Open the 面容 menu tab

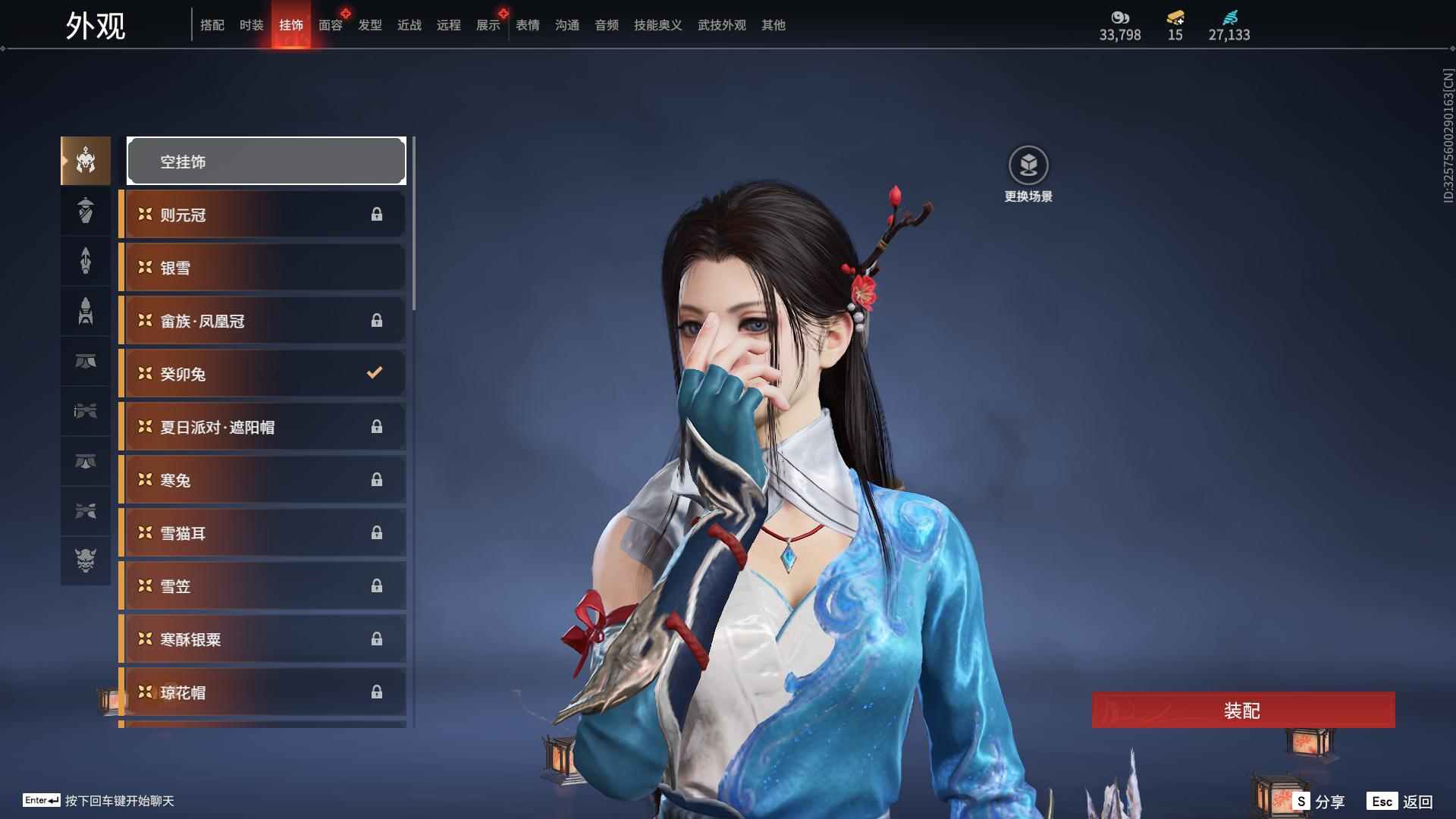click(329, 25)
